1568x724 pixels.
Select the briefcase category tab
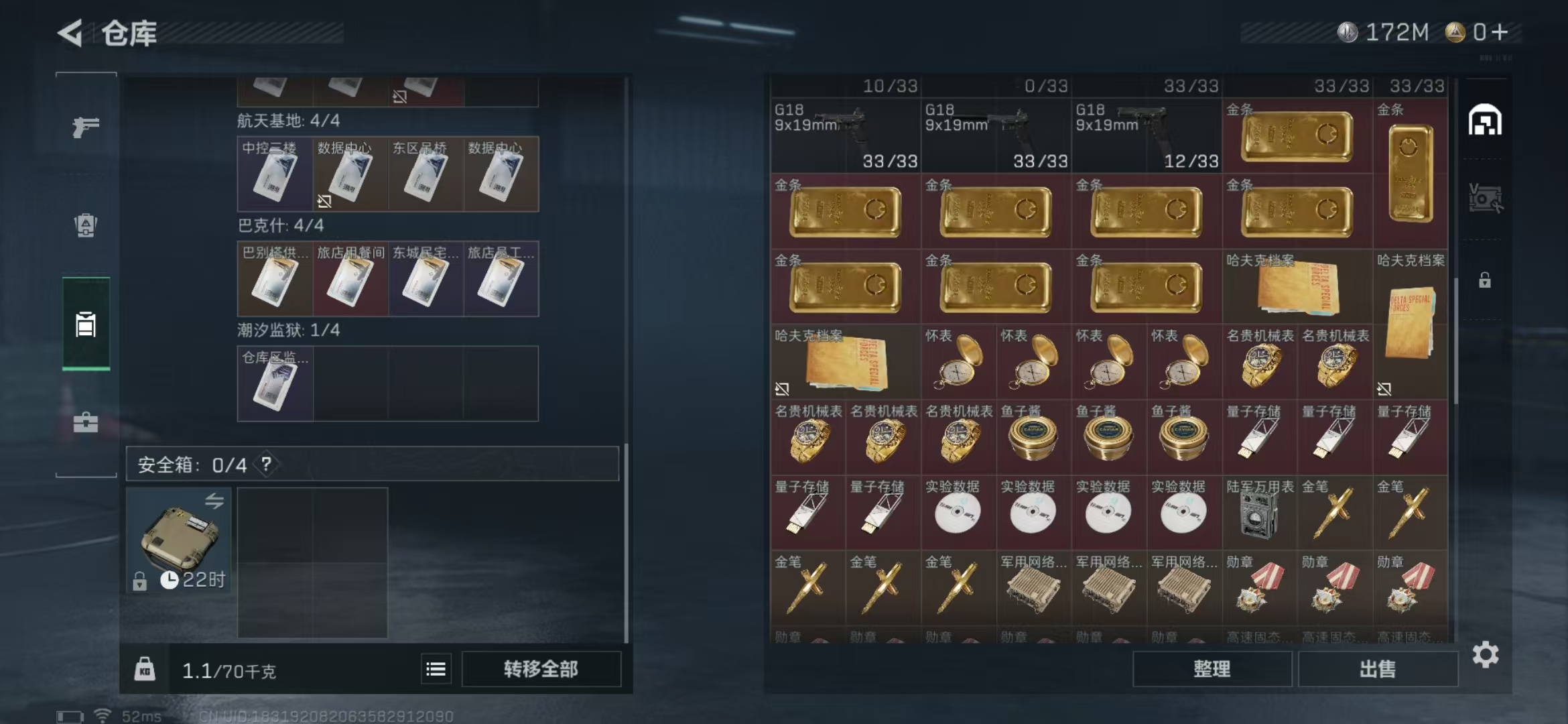click(86, 422)
